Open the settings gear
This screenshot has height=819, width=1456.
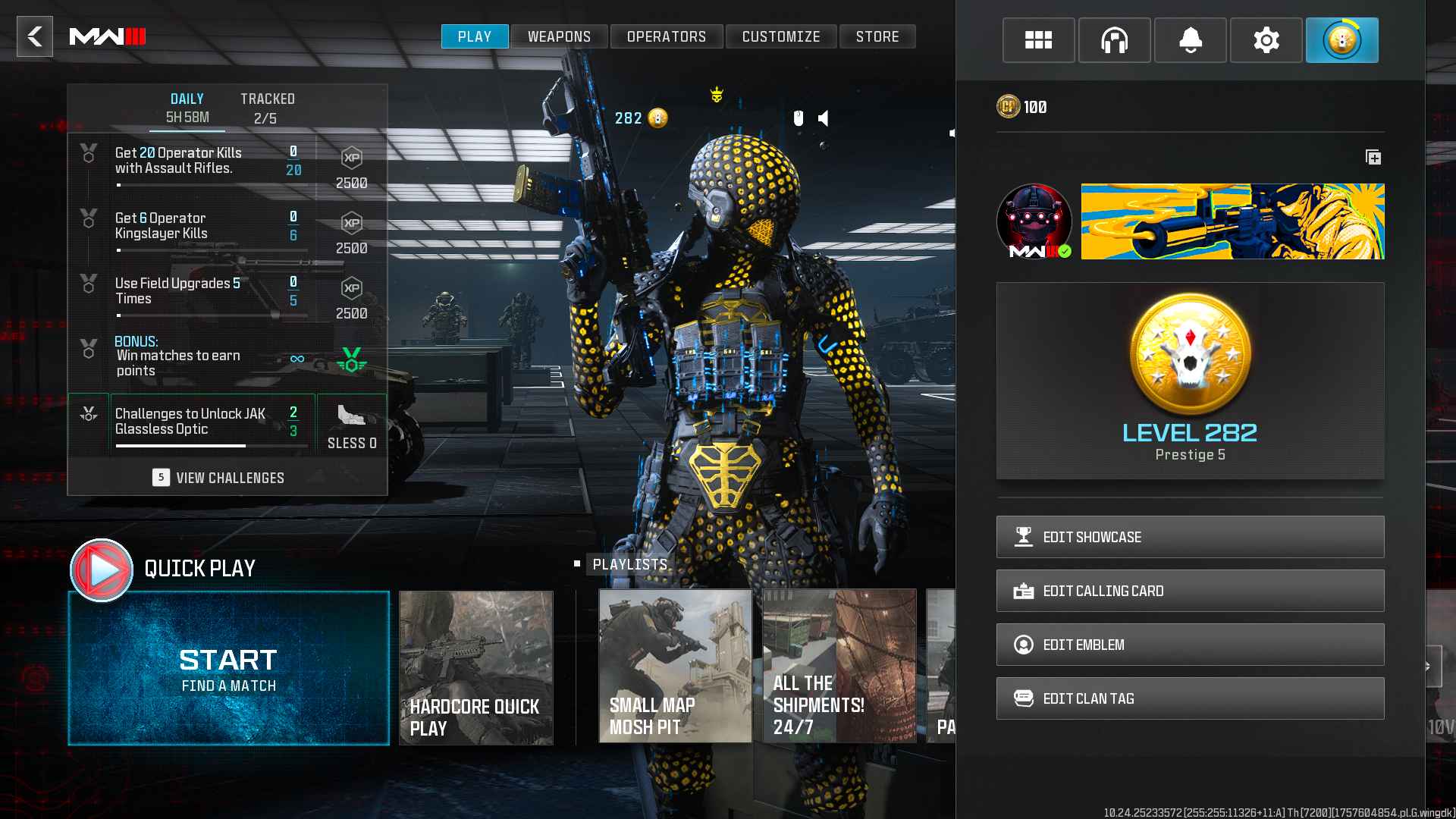(x=1266, y=40)
